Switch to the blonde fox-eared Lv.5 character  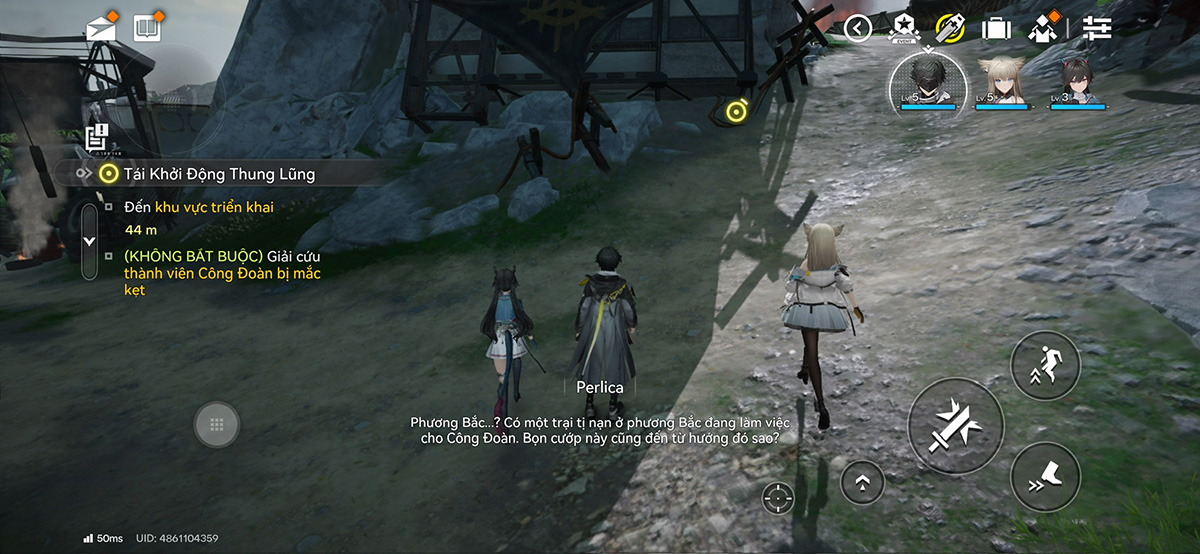point(1002,80)
